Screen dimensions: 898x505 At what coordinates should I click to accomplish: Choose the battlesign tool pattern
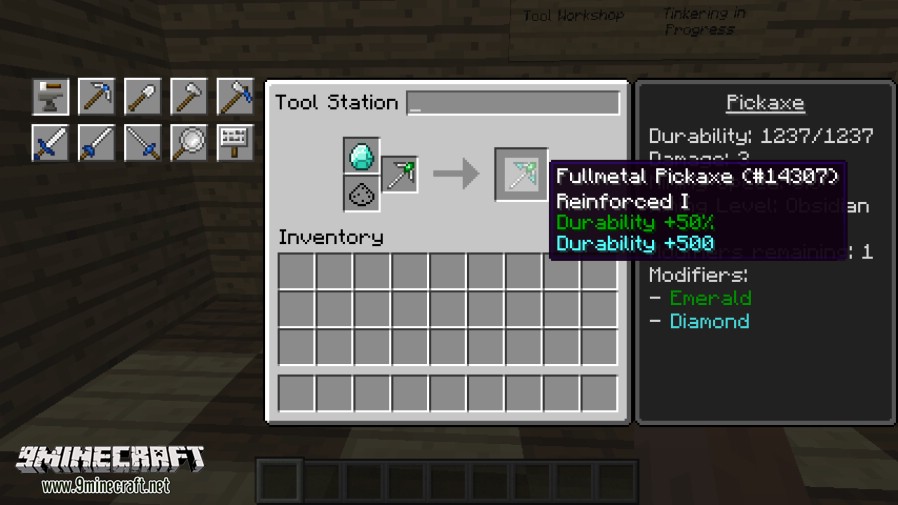[234, 143]
